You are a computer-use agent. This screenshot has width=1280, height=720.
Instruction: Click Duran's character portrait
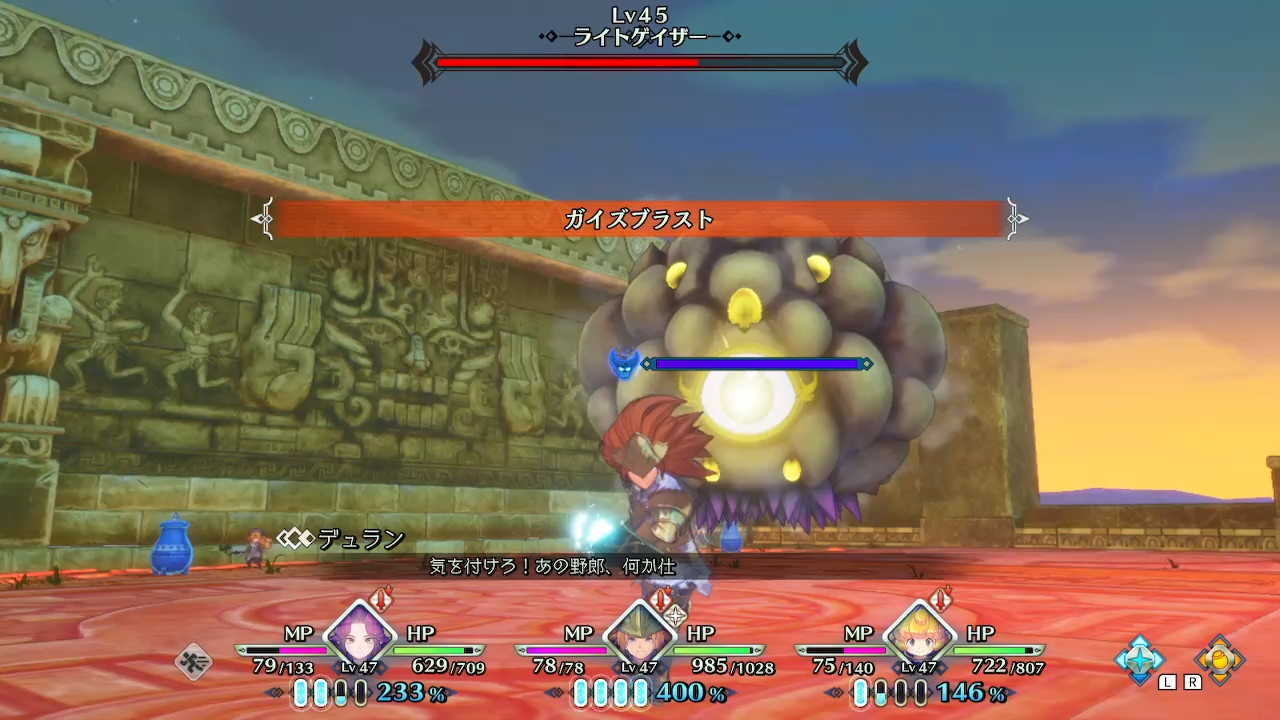642,640
